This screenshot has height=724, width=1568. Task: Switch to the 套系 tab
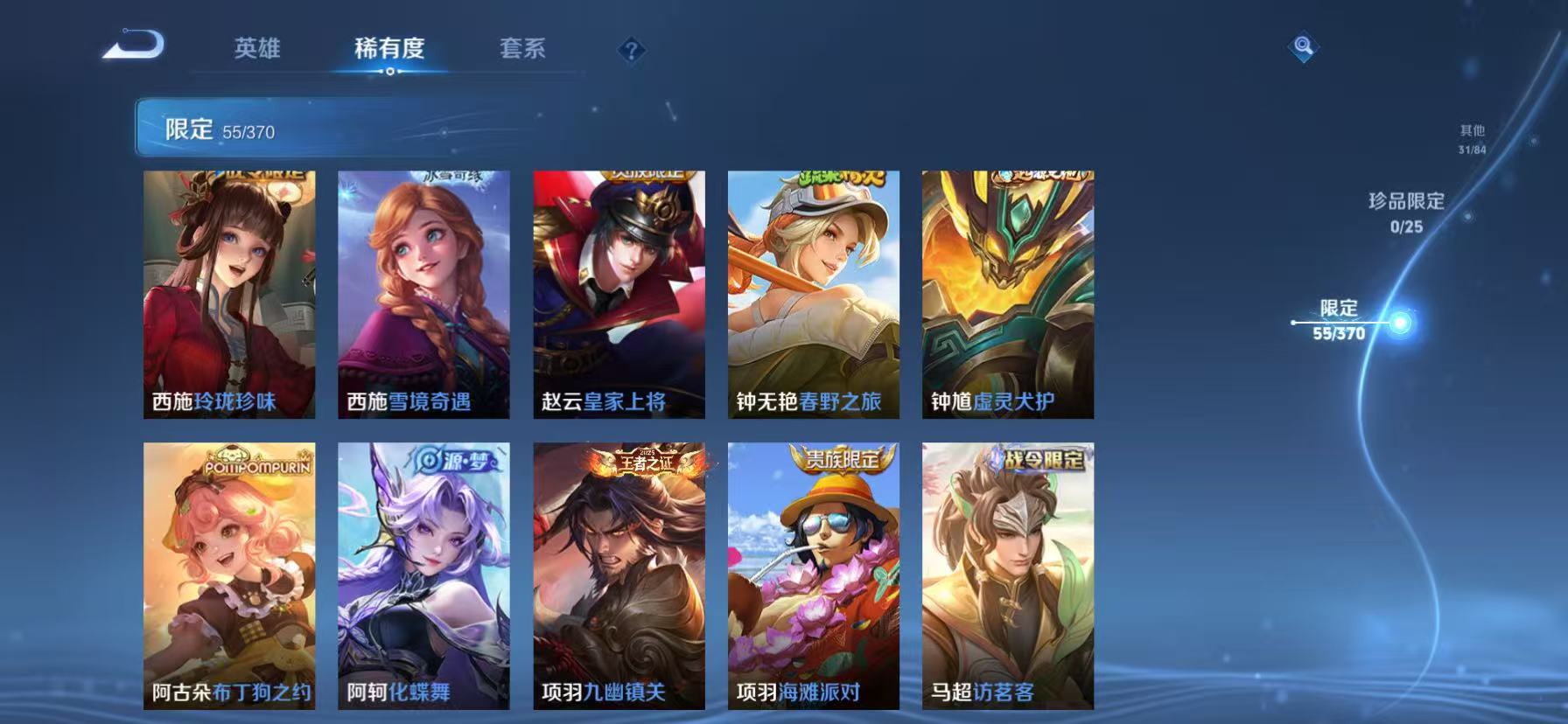523,50
